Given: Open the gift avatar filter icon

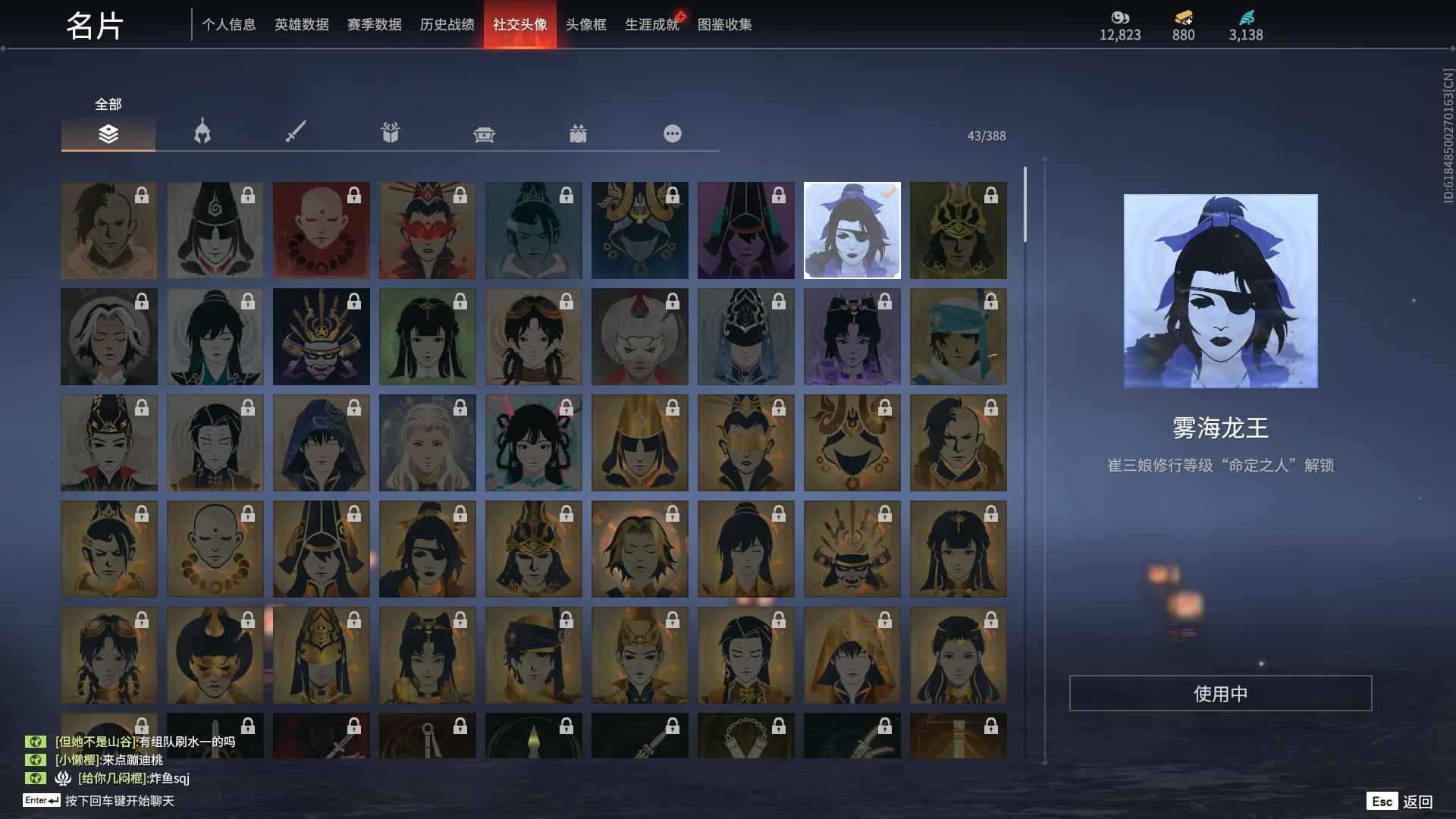Looking at the screenshot, I should (x=390, y=132).
